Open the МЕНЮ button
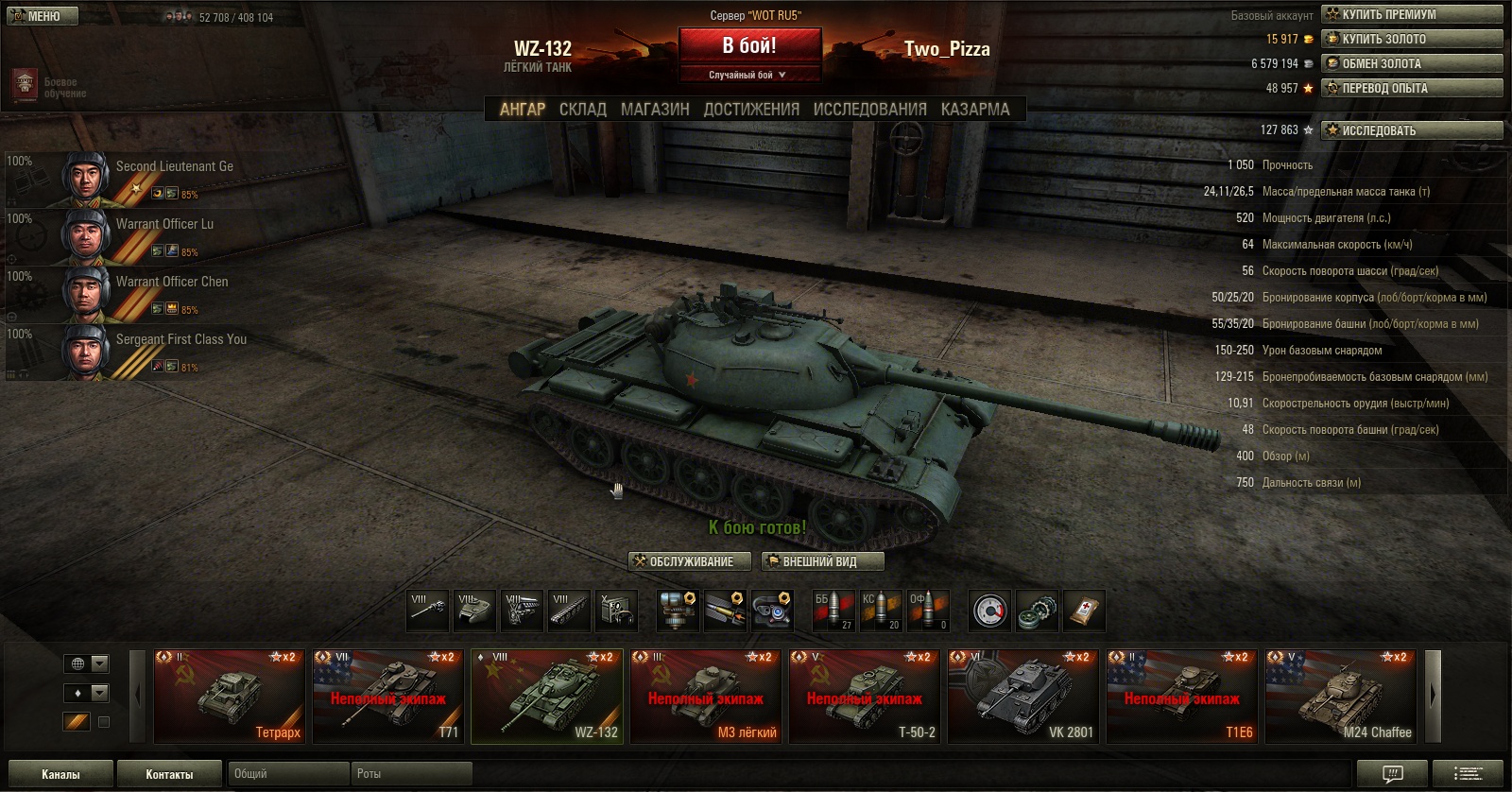The image size is (1512, 792). point(43,16)
